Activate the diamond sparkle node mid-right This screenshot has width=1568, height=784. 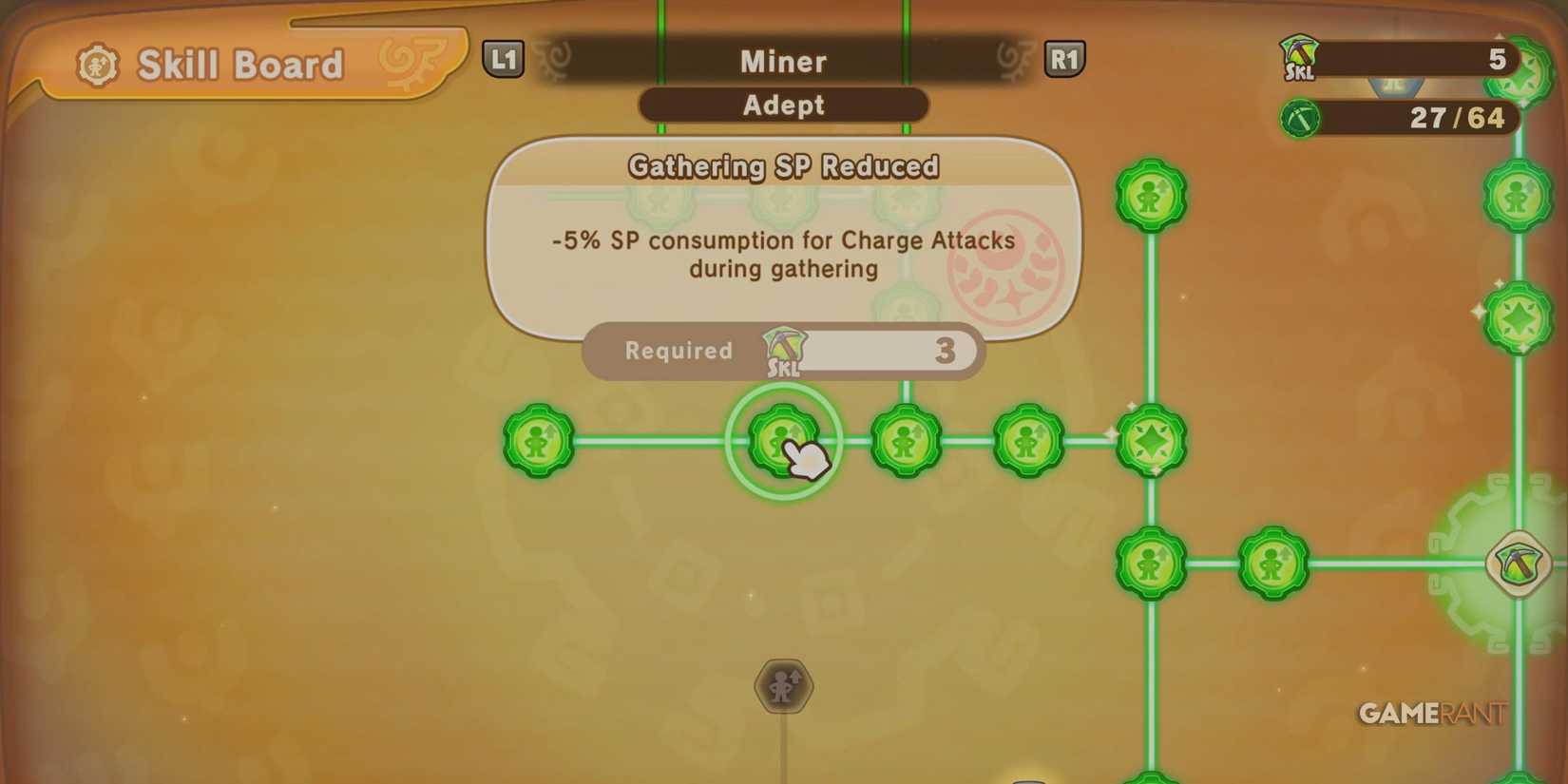(1151, 440)
